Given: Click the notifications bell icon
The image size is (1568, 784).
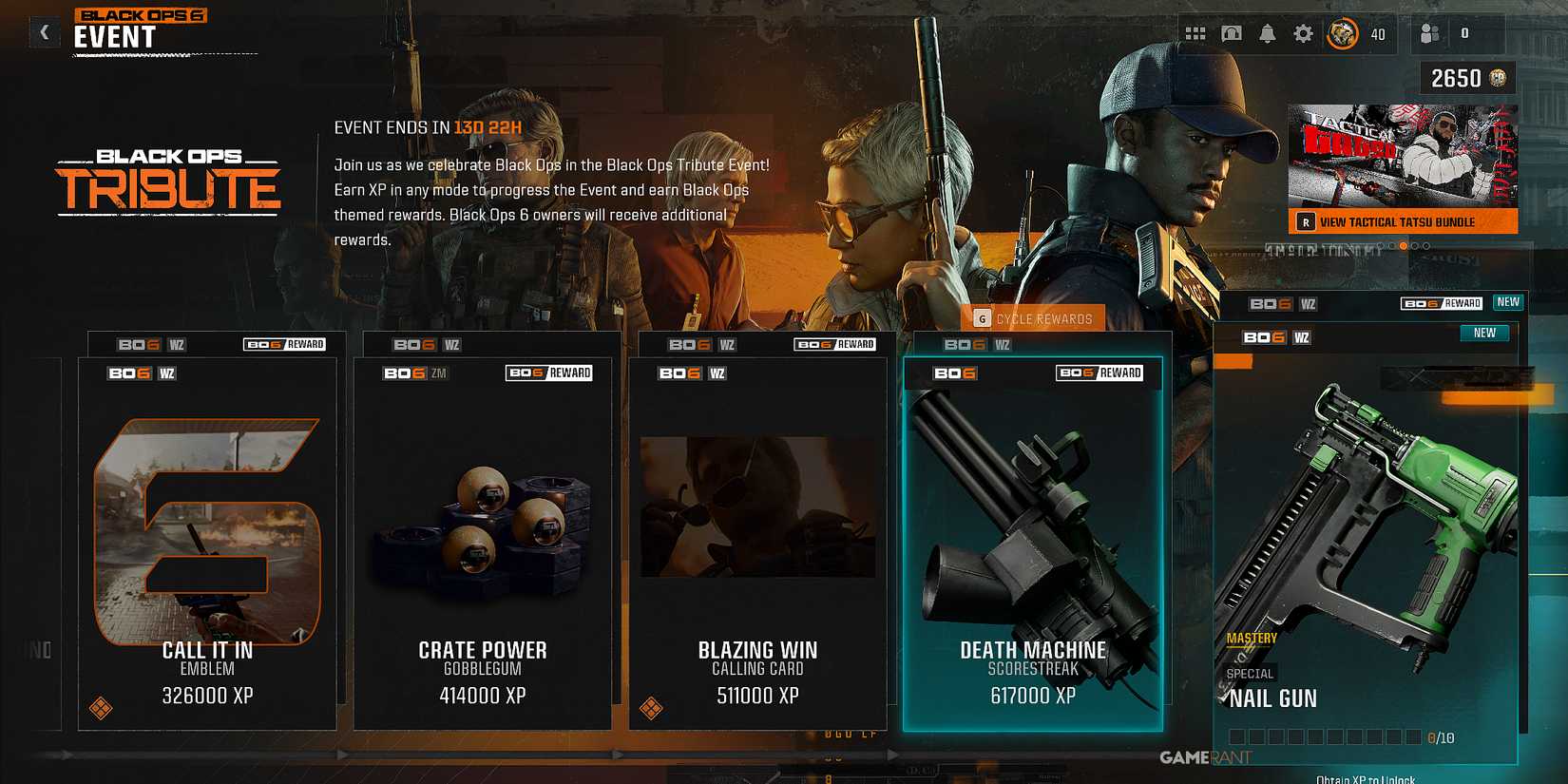Looking at the screenshot, I should click(x=1268, y=32).
